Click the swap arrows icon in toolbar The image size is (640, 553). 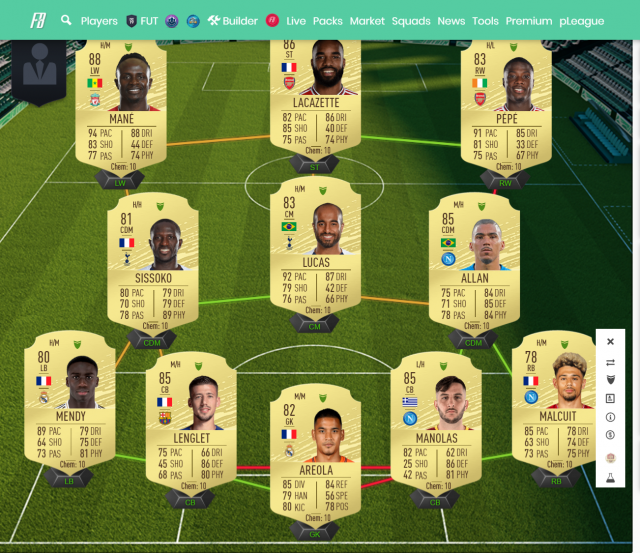click(610, 363)
